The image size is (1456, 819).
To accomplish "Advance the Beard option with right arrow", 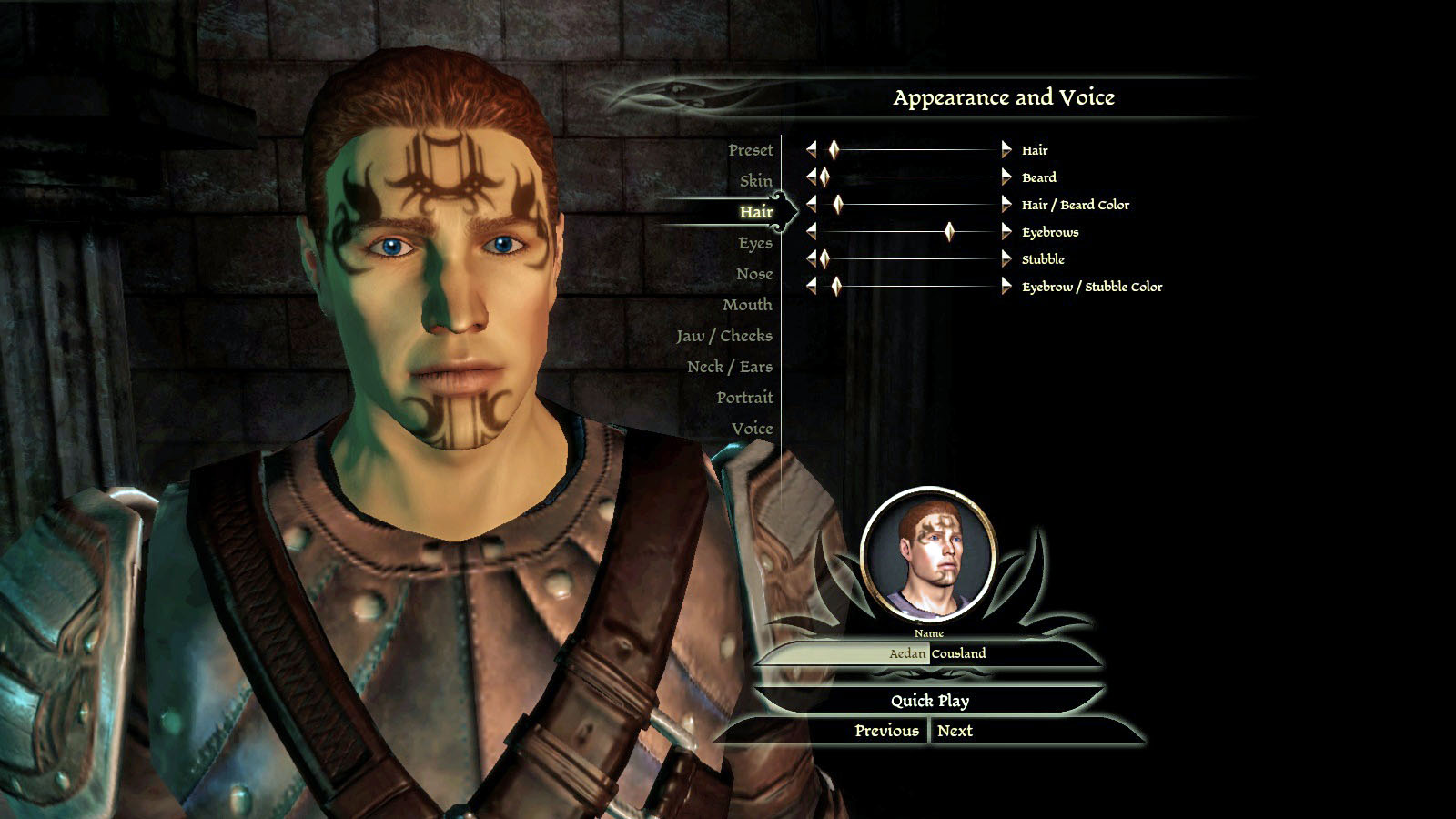I will pos(1006,177).
